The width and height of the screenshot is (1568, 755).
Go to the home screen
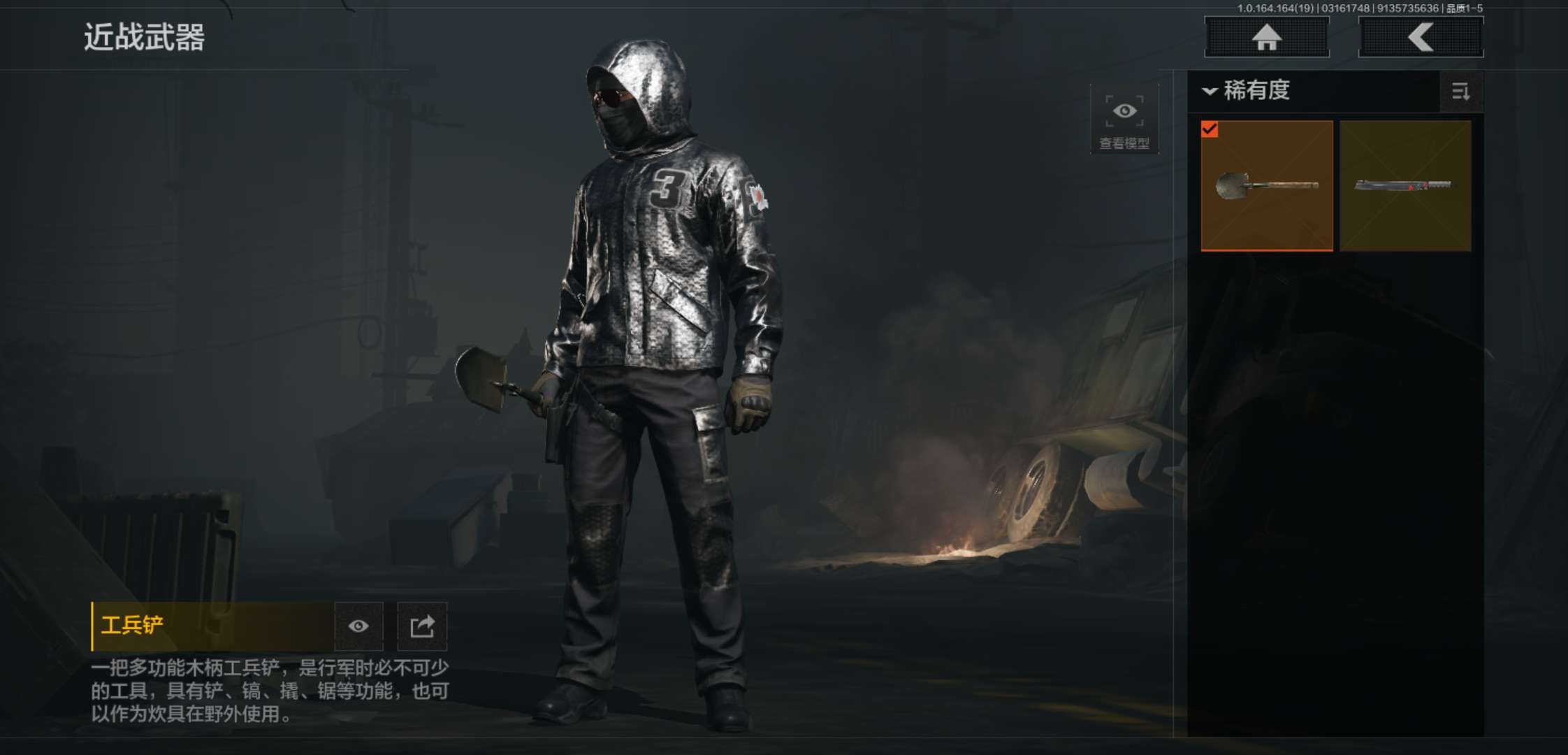pyautogui.click(x=1266, y=37)
